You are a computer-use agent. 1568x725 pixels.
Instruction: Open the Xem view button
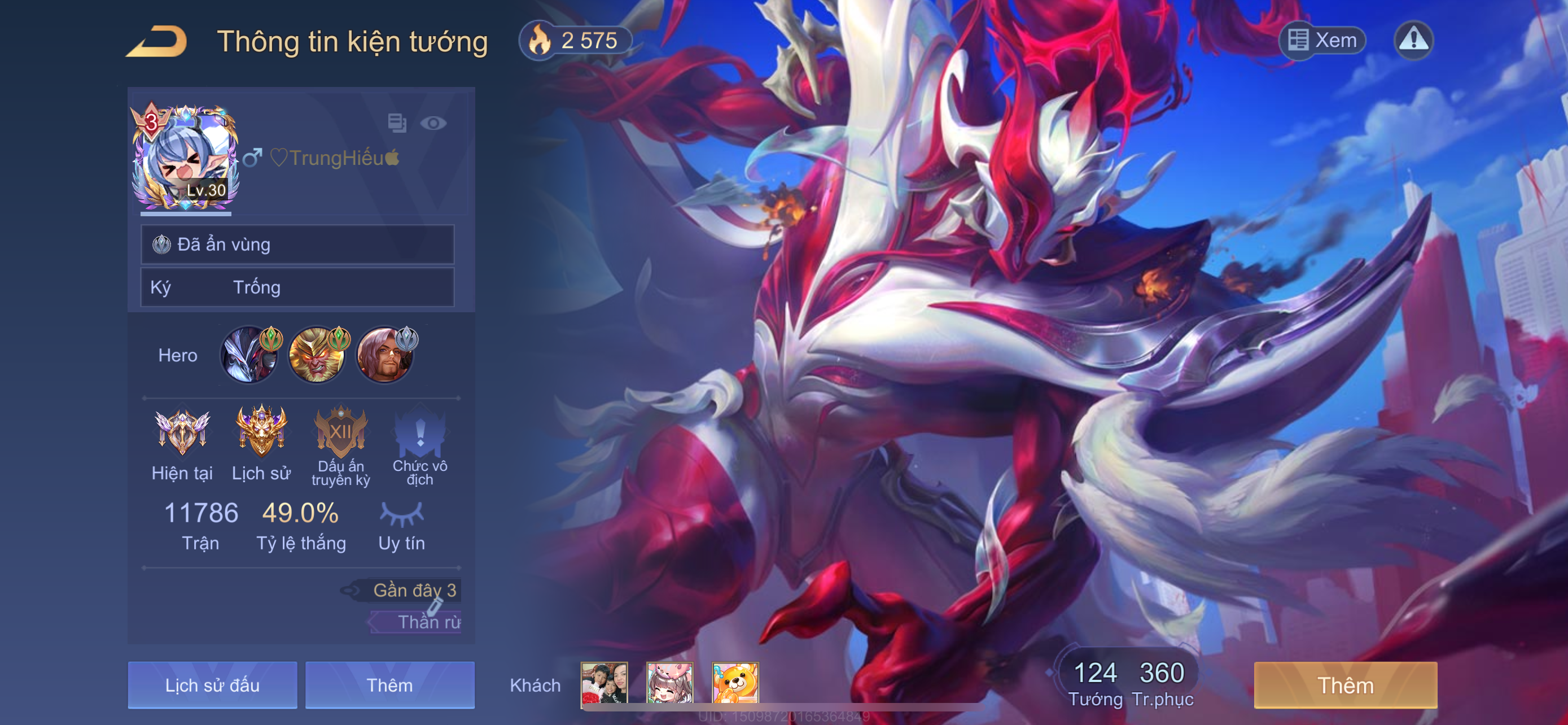[x=1322, y=41]
